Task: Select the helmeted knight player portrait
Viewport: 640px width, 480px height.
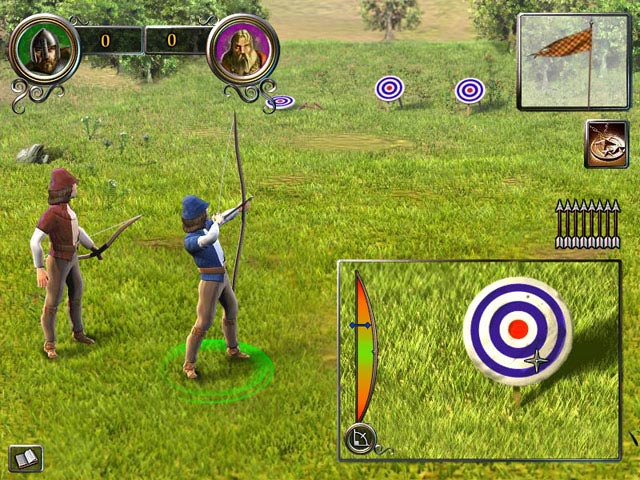Action: click(x=44, y=49)
